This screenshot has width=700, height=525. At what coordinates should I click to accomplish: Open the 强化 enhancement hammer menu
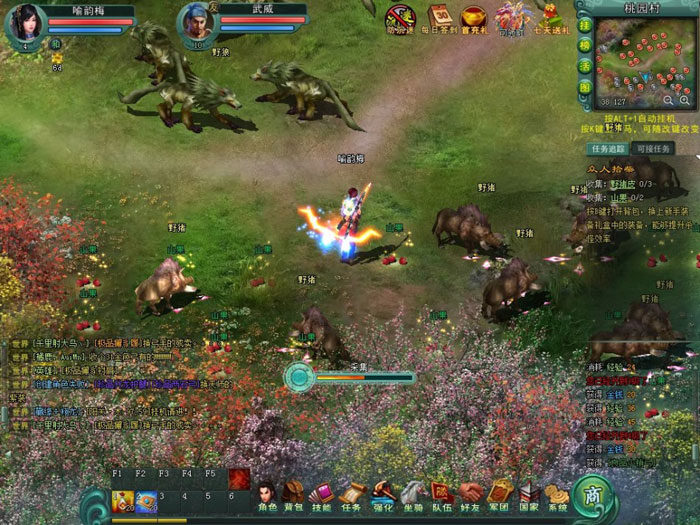(382, 494)
